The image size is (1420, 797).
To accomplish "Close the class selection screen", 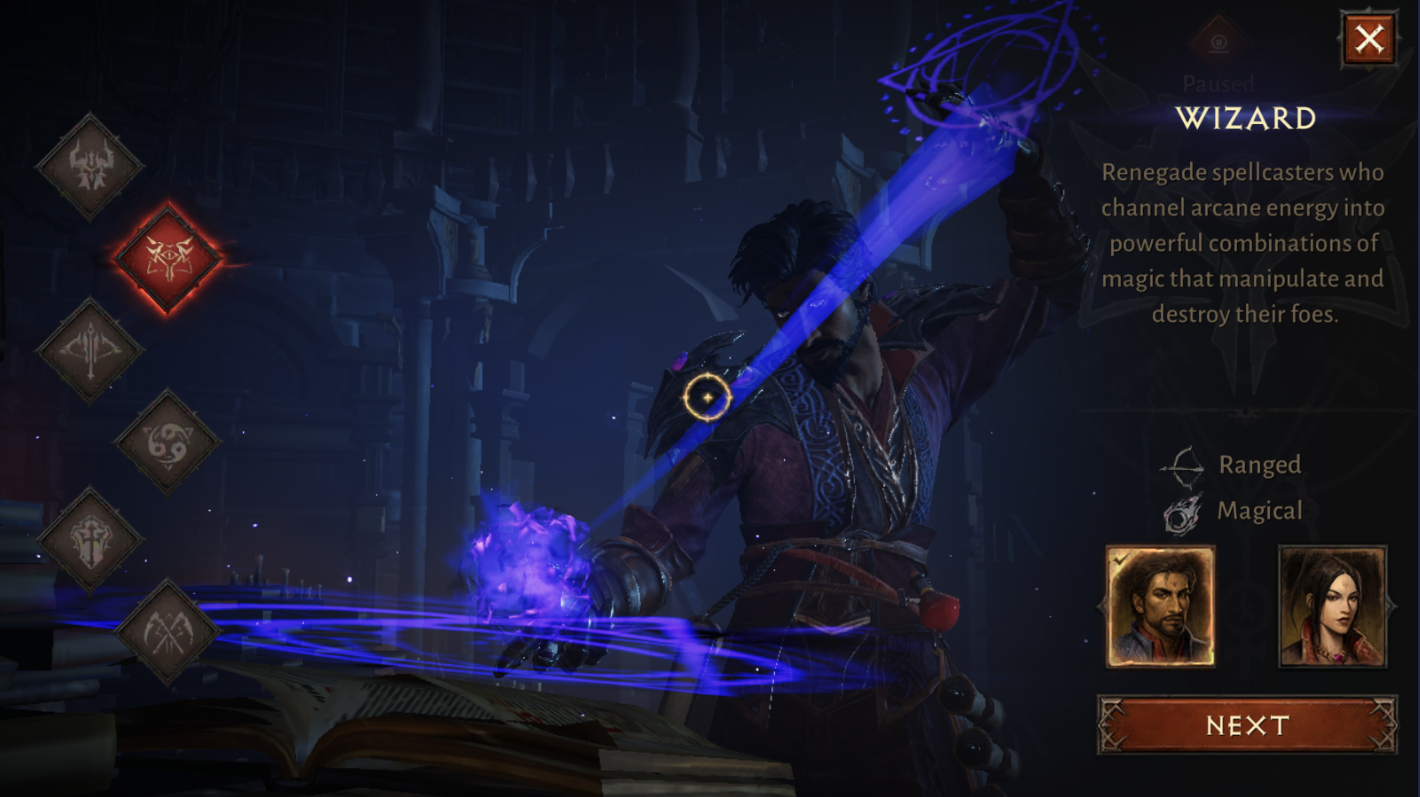I will 1369,41.
